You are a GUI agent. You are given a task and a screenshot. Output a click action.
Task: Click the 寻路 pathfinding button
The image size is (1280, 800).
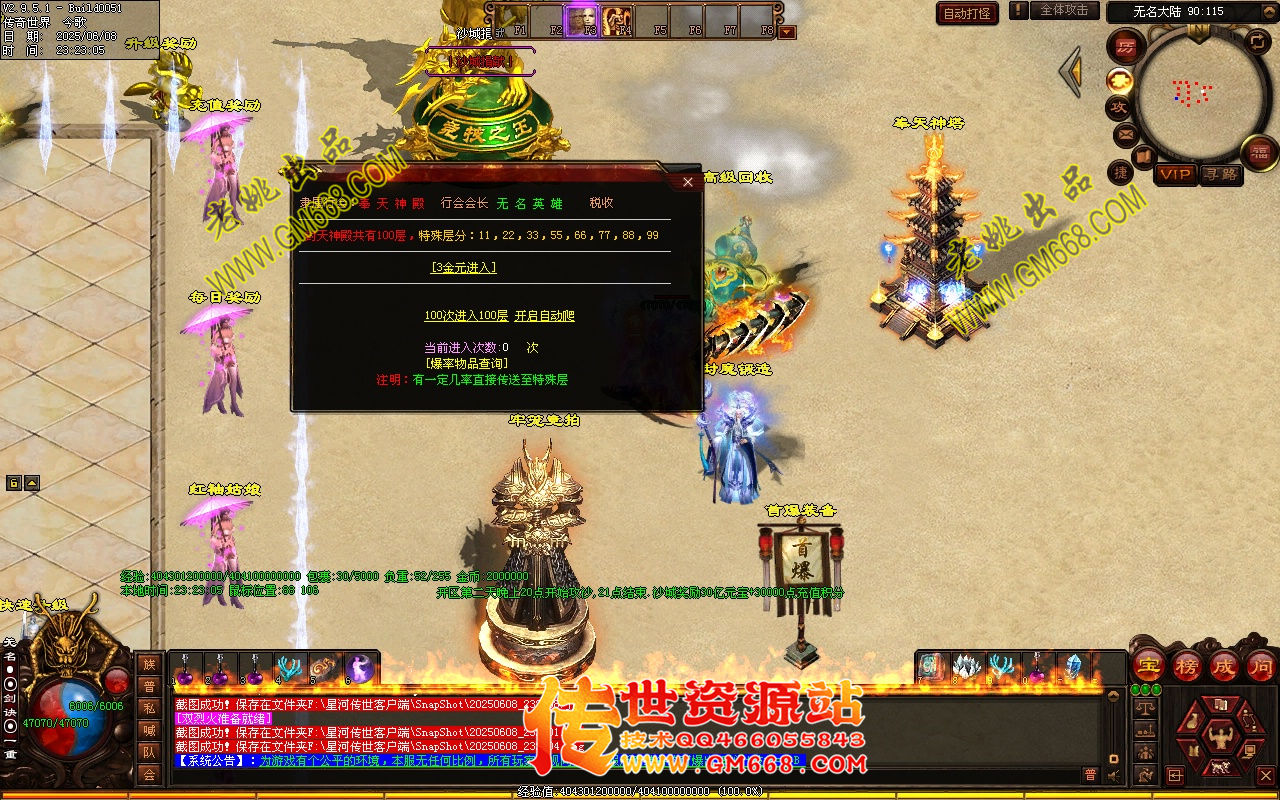[x=1220, y=174]
